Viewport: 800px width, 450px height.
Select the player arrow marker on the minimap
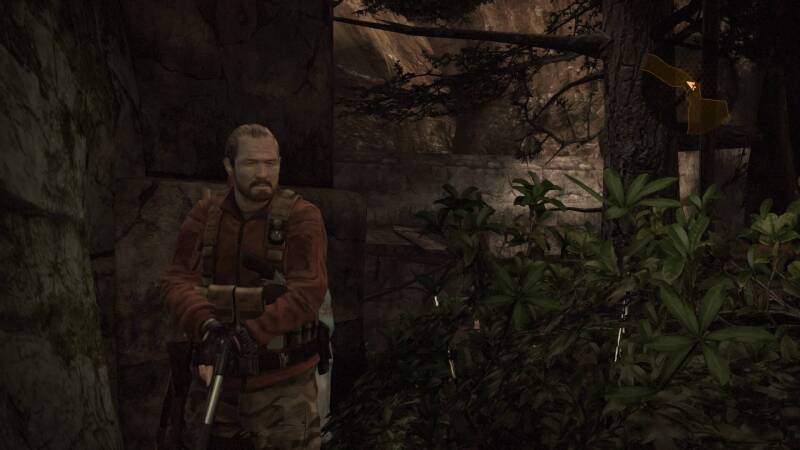(690, 87)
